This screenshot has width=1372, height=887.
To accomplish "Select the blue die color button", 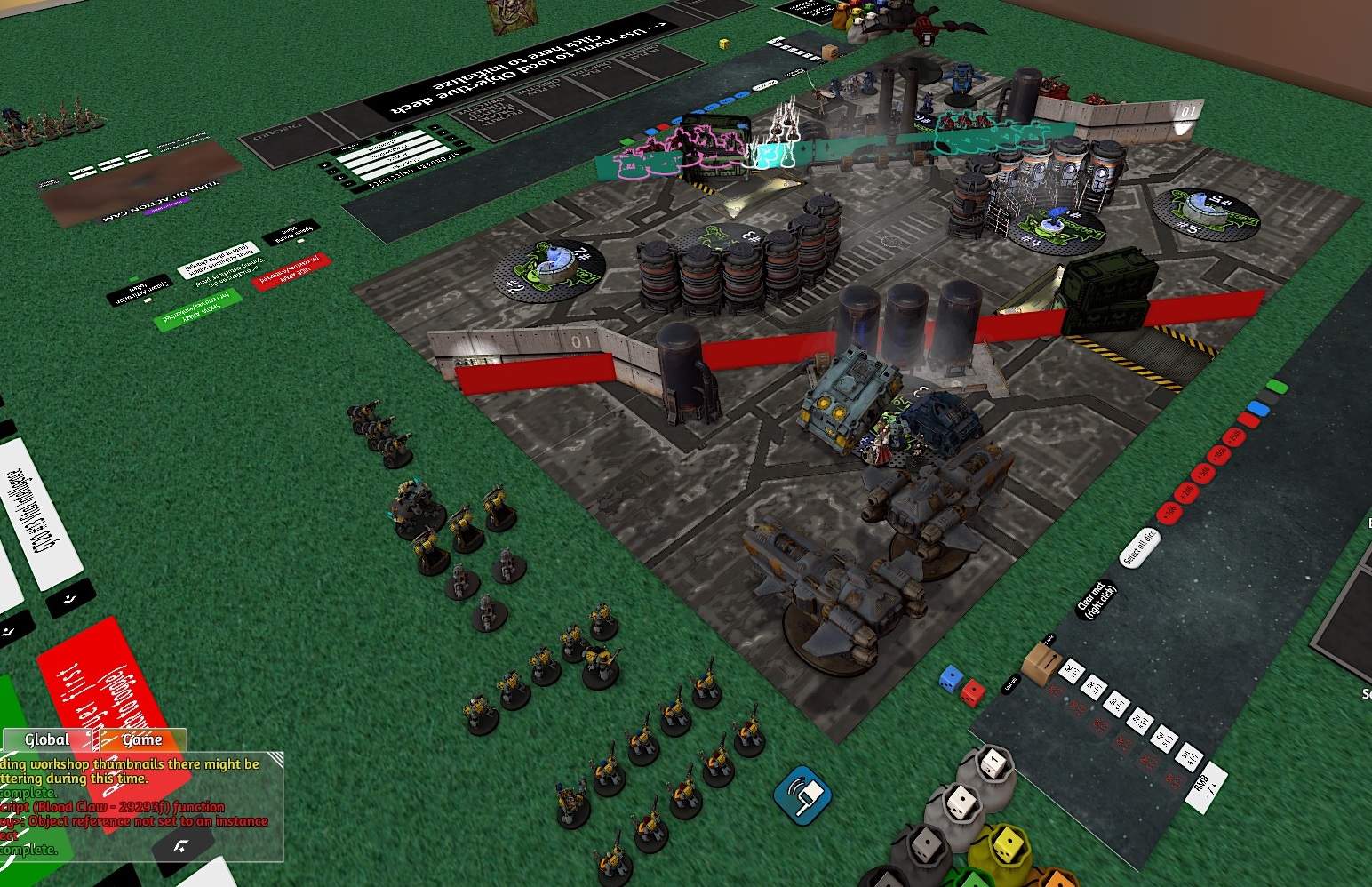I will (x=1257, y=408).
